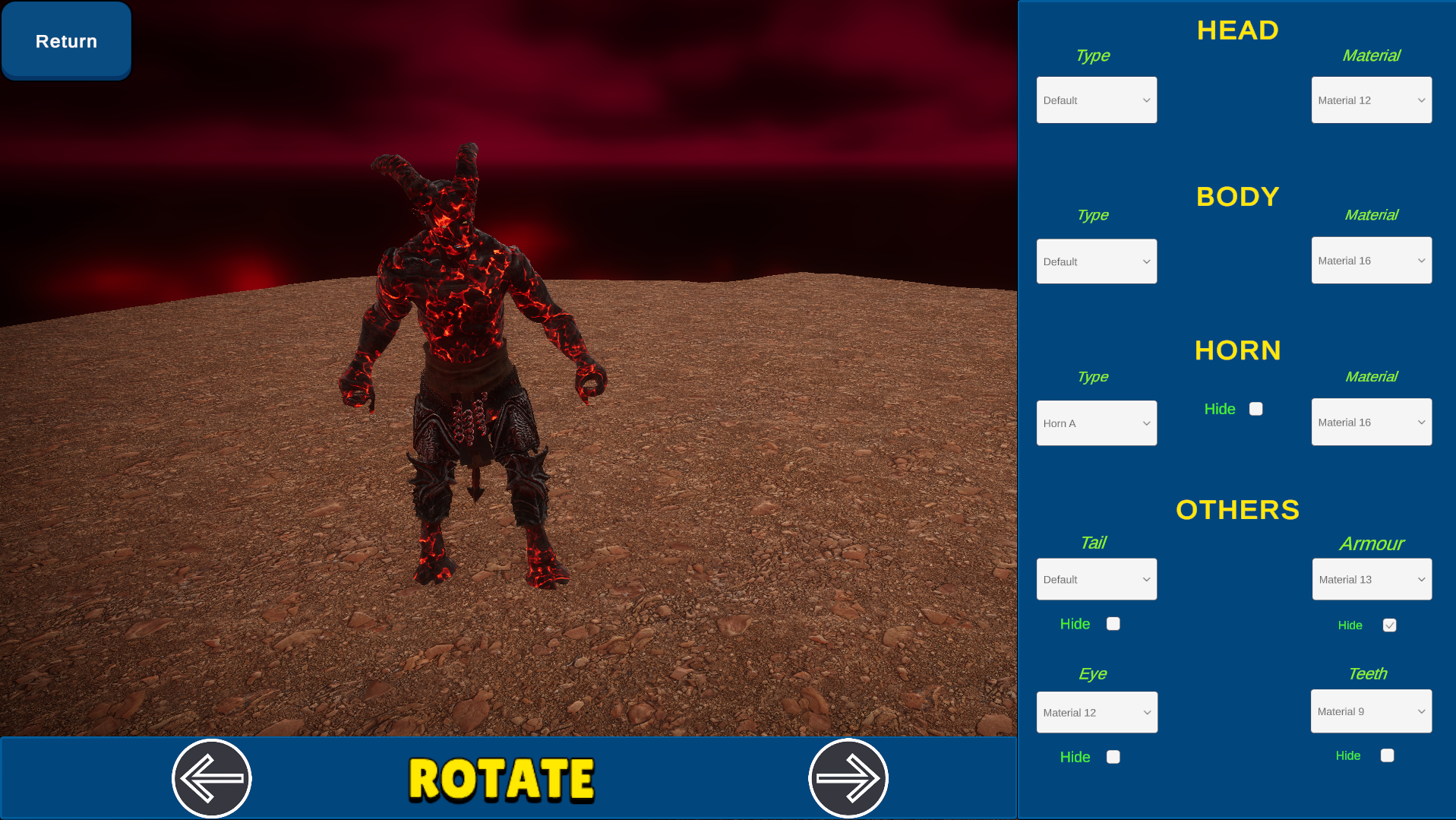Uncheck the Armour Hide checkbox
The image size is (1456, 820).
tap(1389, 625)
